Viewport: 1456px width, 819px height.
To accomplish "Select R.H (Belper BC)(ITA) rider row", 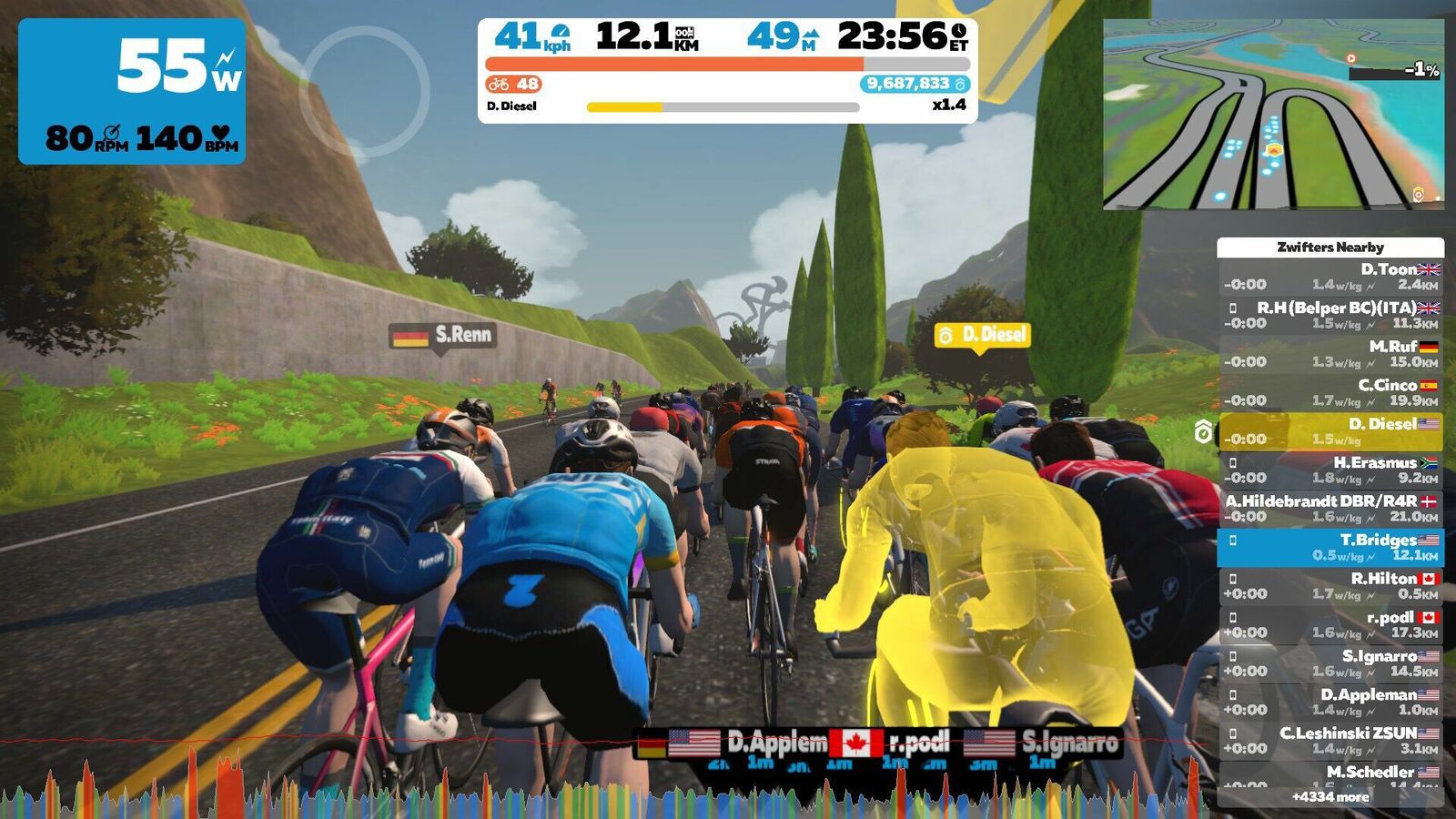I will [1330, 315].
